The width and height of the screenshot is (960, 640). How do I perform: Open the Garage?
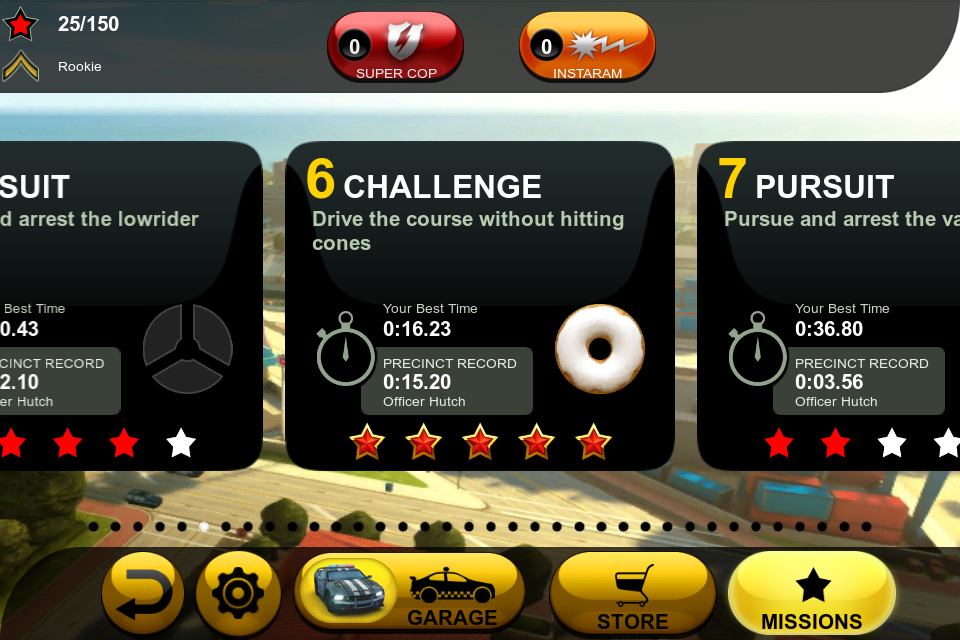[410, 594]
